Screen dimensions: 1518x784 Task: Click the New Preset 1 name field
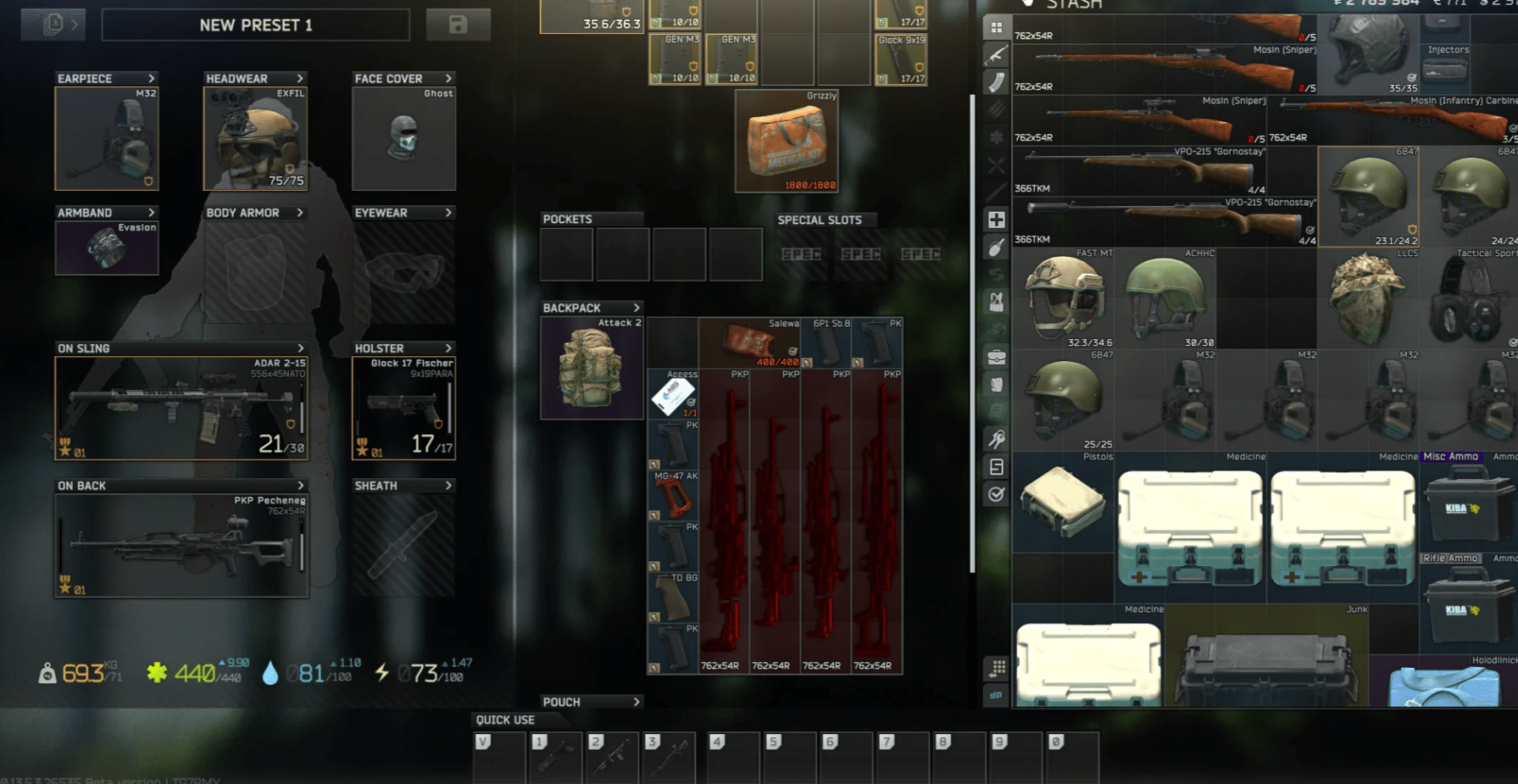point(255,25)
